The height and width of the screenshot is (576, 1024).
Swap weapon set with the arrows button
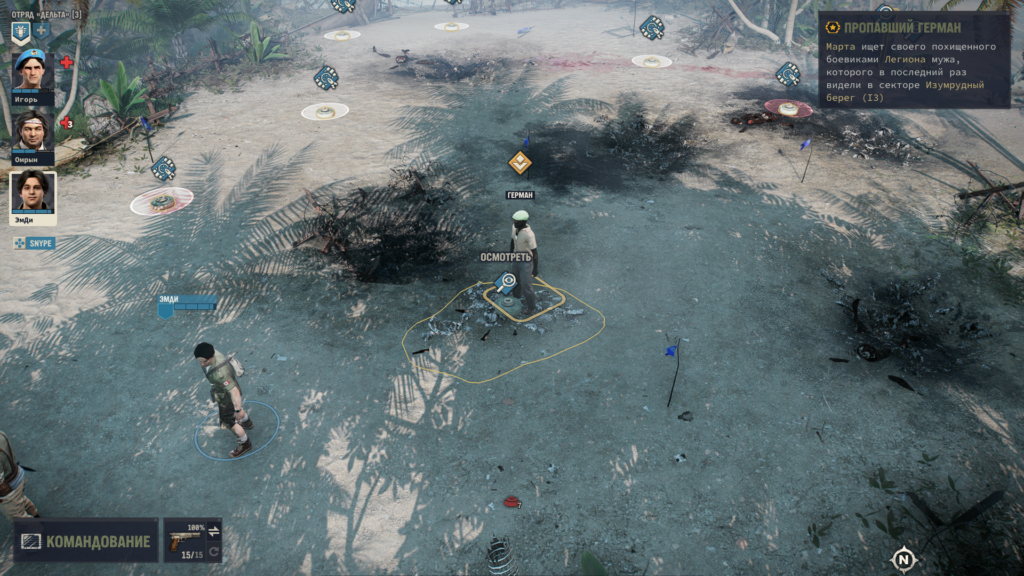(x=214, y=530)
